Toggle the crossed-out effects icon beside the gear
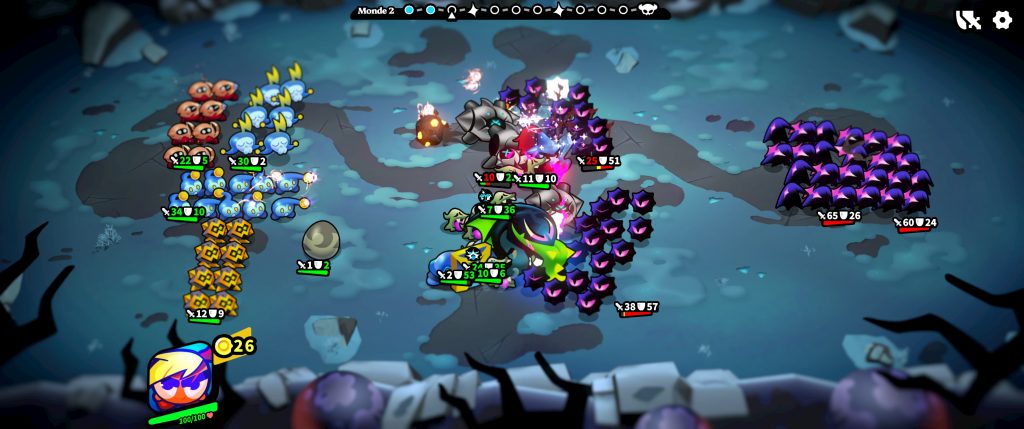The height and width of the screenshot is (429, 1024). (968, 20)
